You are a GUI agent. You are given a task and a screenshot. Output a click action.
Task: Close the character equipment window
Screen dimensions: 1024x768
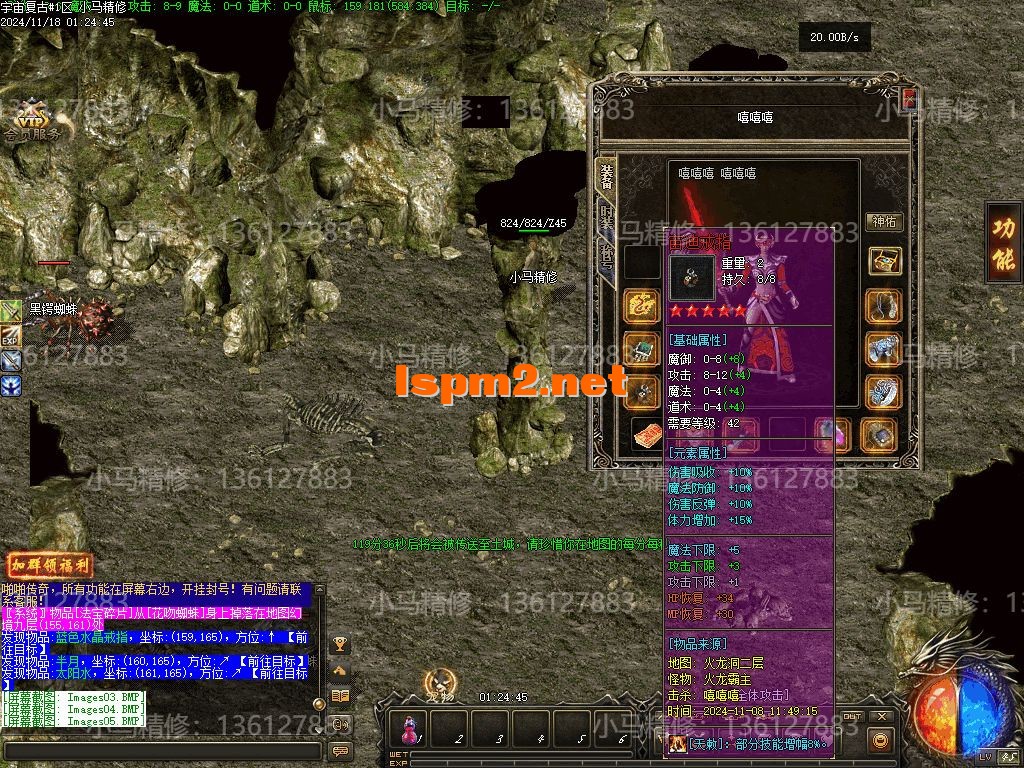pyautogui.click(x=909, y=98)
